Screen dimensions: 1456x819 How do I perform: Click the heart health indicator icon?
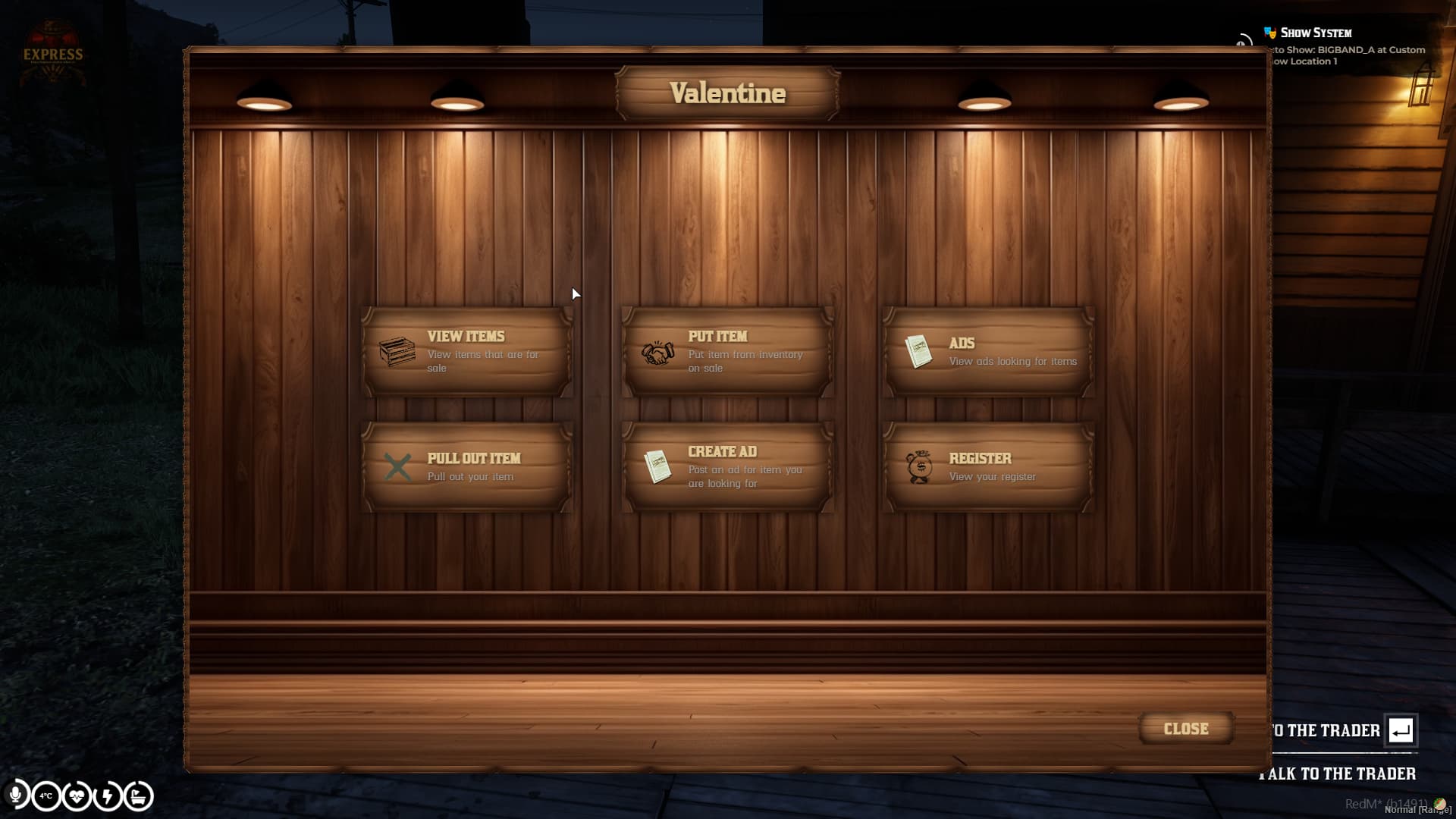click(76, 796)
